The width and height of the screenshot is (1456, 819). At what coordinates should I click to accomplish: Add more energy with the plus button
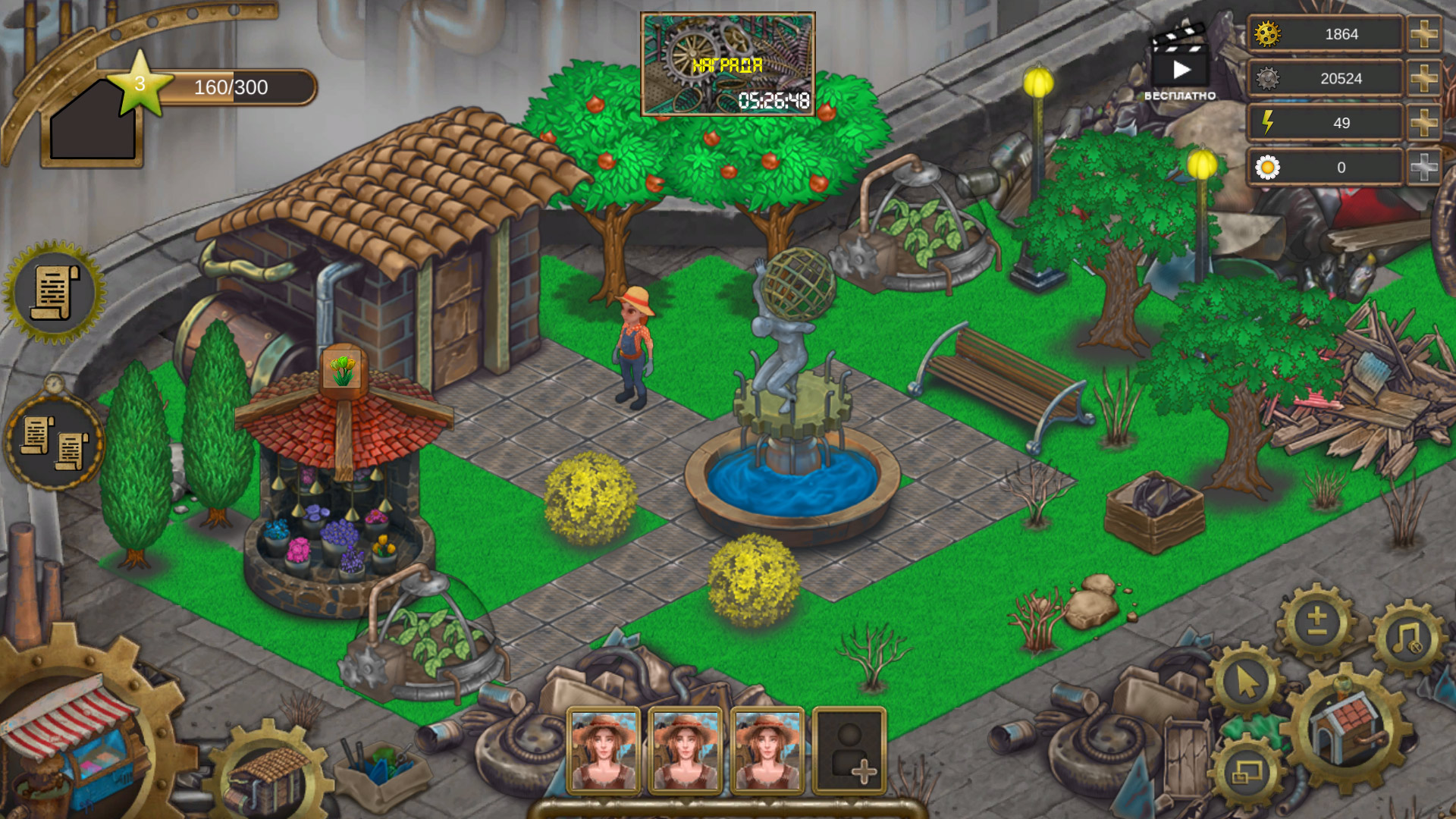tap(1425, 121)
